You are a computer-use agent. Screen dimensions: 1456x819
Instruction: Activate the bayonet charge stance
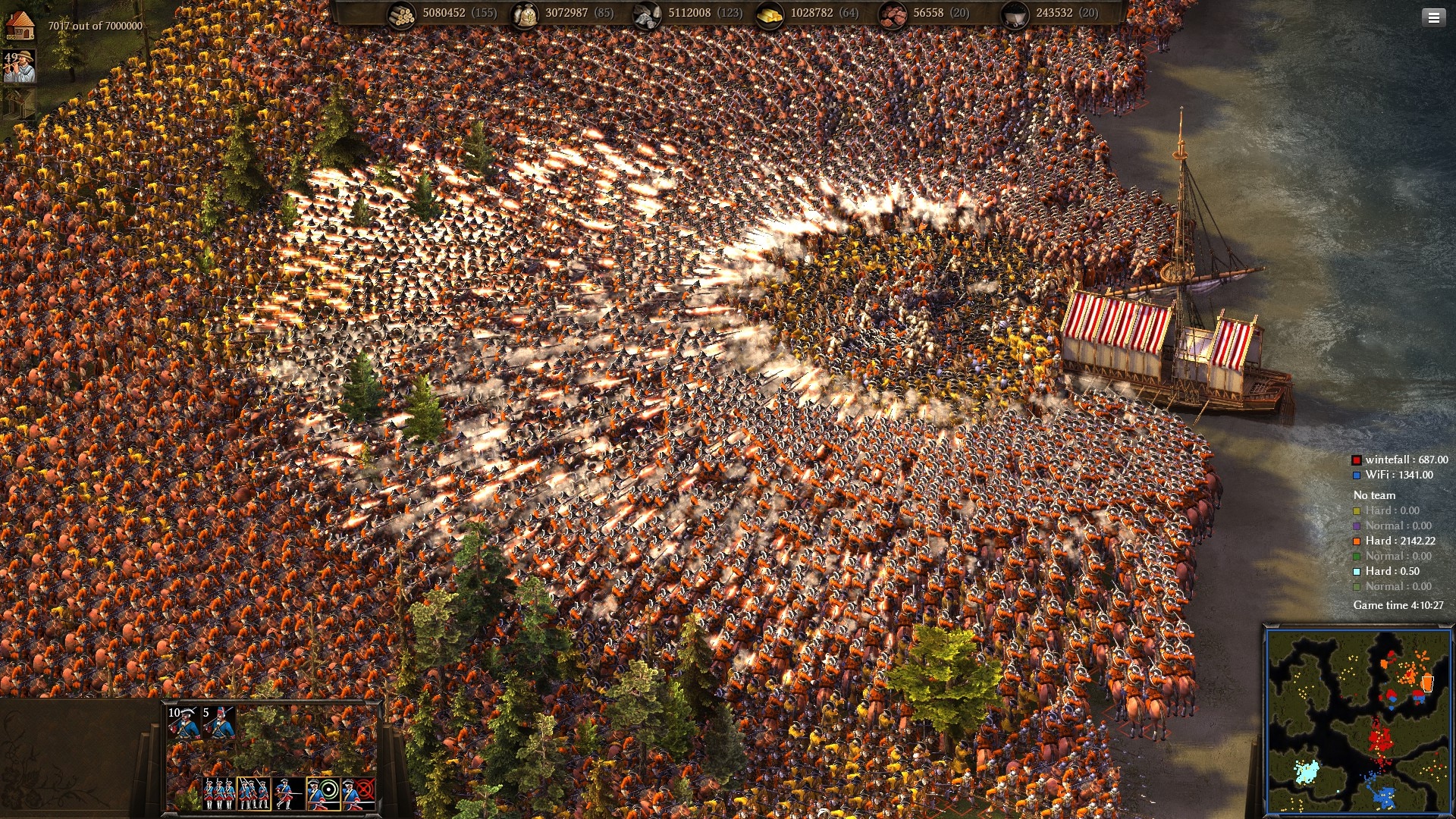coord(288,793)
